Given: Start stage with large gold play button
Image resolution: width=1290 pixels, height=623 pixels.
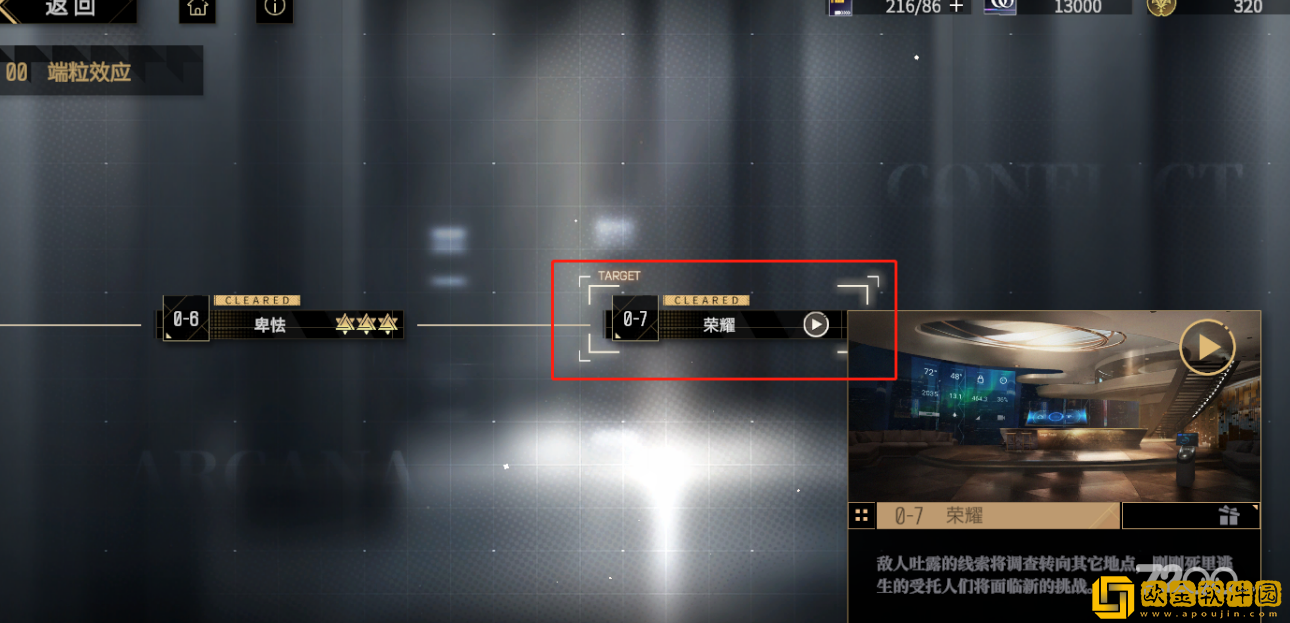Looking at the screenshot, I should tap(1207, 347).
